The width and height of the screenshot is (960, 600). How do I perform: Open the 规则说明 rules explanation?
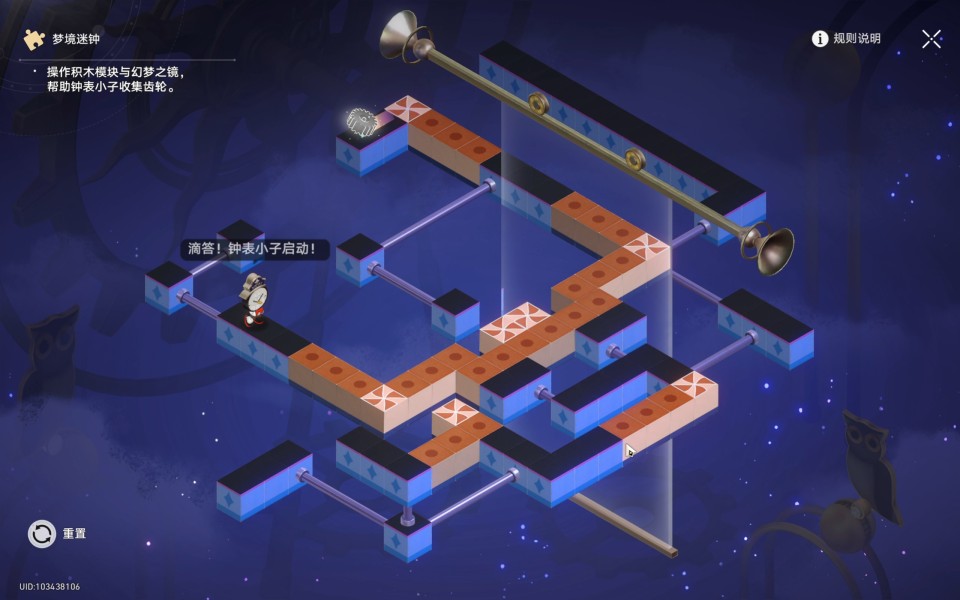click(846, 39)
